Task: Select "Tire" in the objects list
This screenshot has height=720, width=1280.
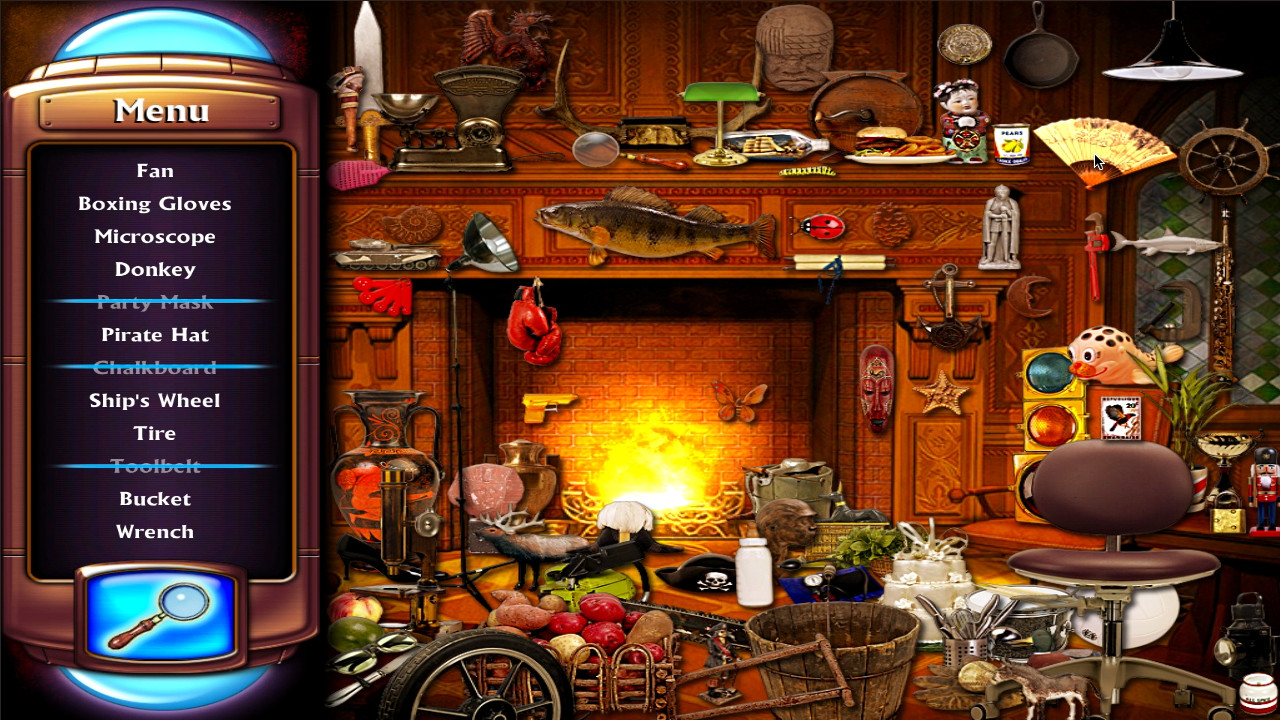Action: point(156,433)
